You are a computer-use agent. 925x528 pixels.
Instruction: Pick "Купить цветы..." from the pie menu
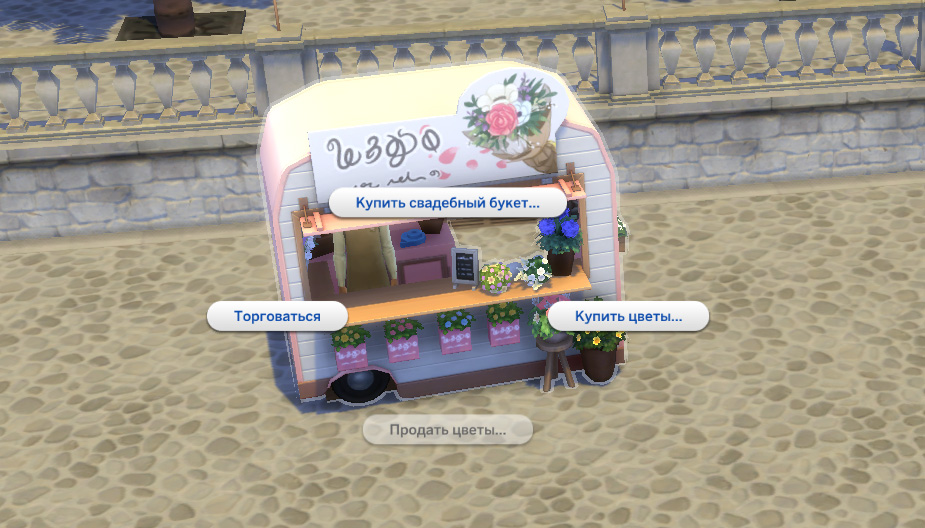[x=628, y=316]
